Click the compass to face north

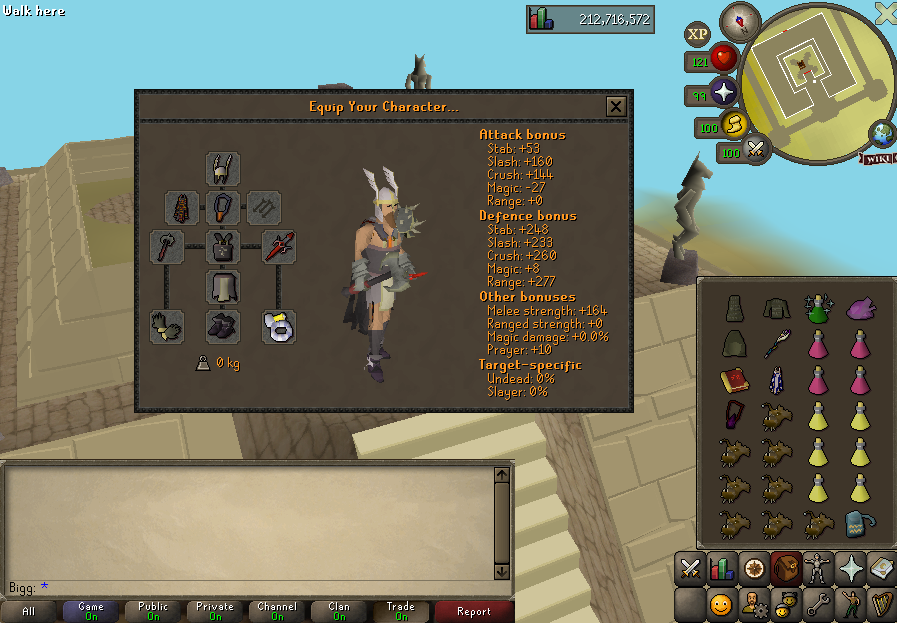741,18
